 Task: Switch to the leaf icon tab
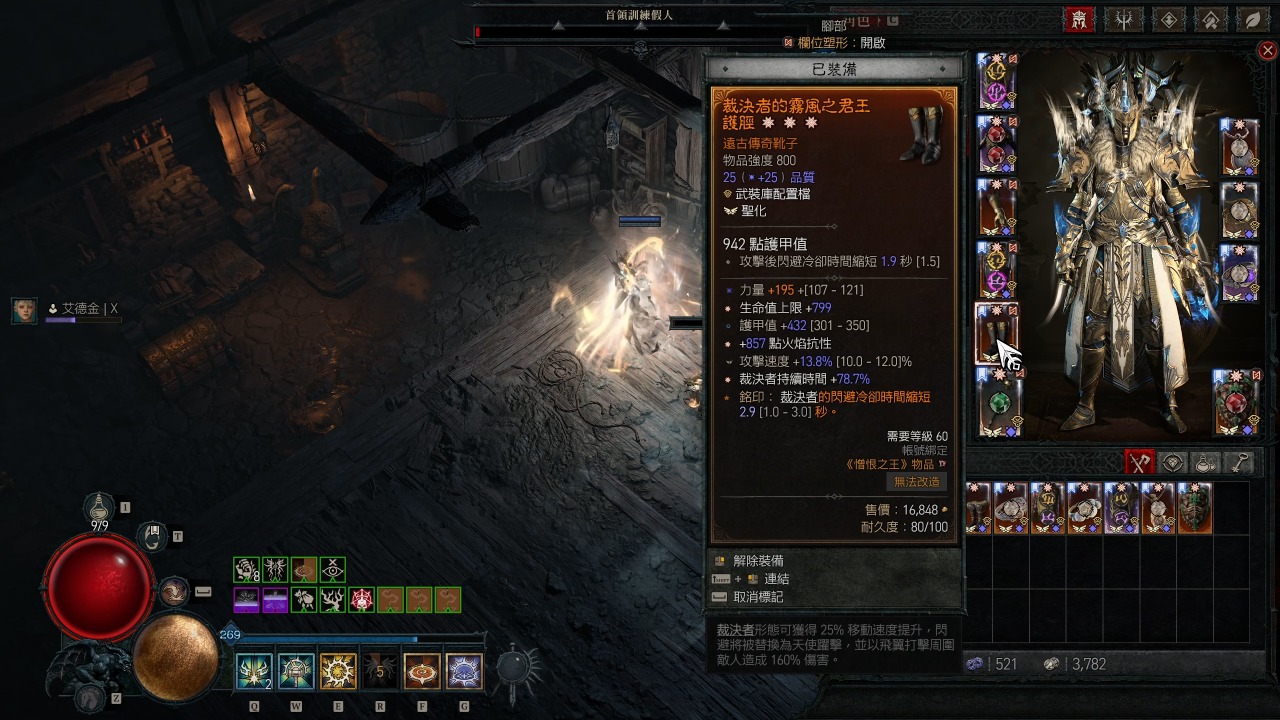1253,19
